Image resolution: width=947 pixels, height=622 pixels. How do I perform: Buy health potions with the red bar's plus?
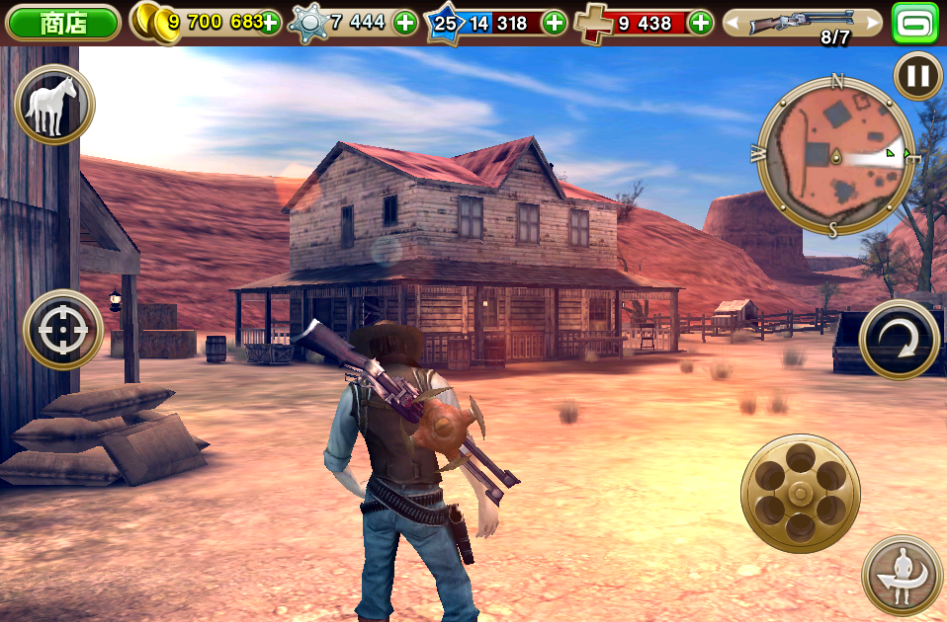(x=700, y=23)
